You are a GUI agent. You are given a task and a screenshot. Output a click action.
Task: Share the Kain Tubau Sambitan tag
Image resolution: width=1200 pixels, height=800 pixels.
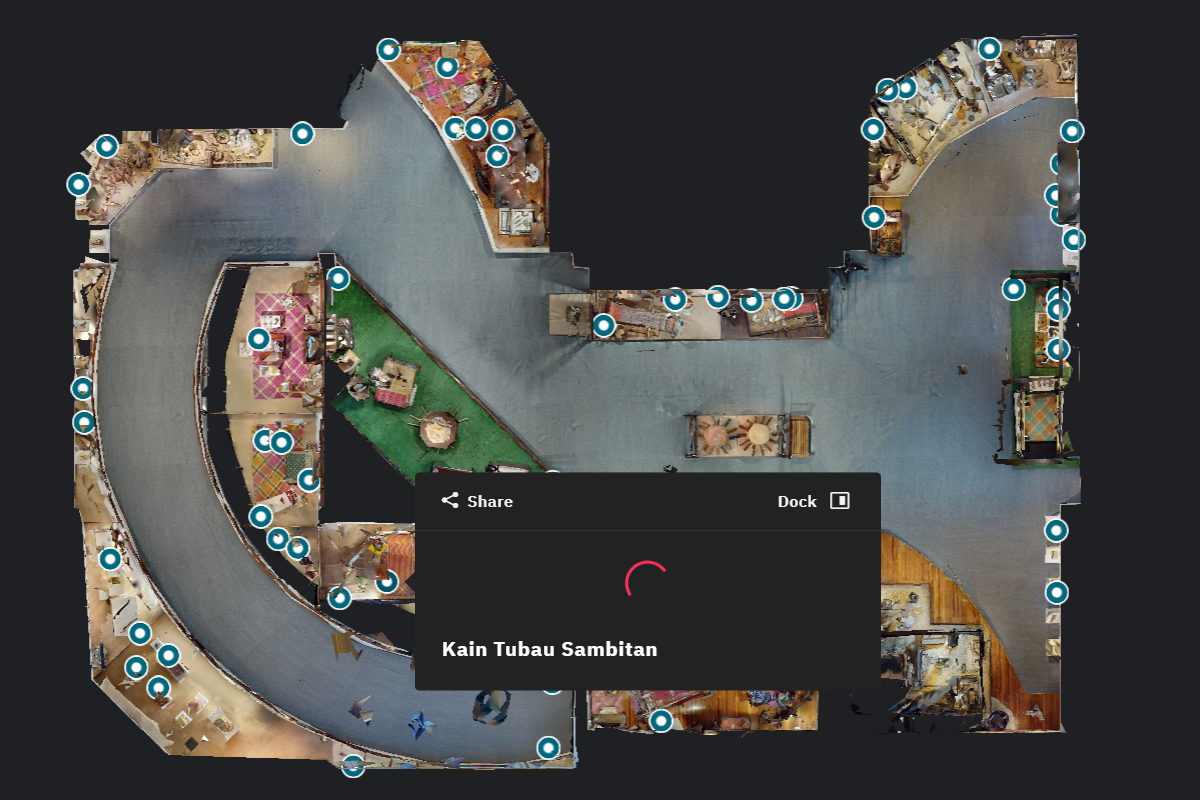tap(477, 501)
